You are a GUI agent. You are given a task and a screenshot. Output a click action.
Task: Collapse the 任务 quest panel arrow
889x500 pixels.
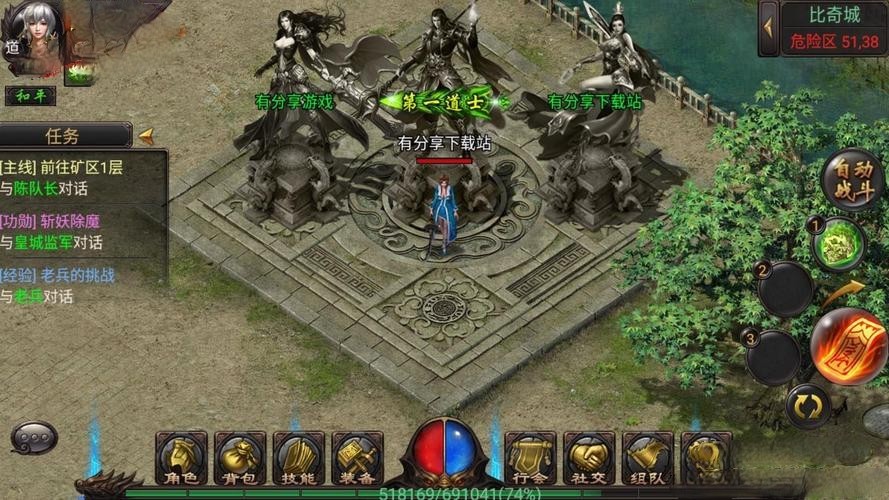[x=146, y=135]
